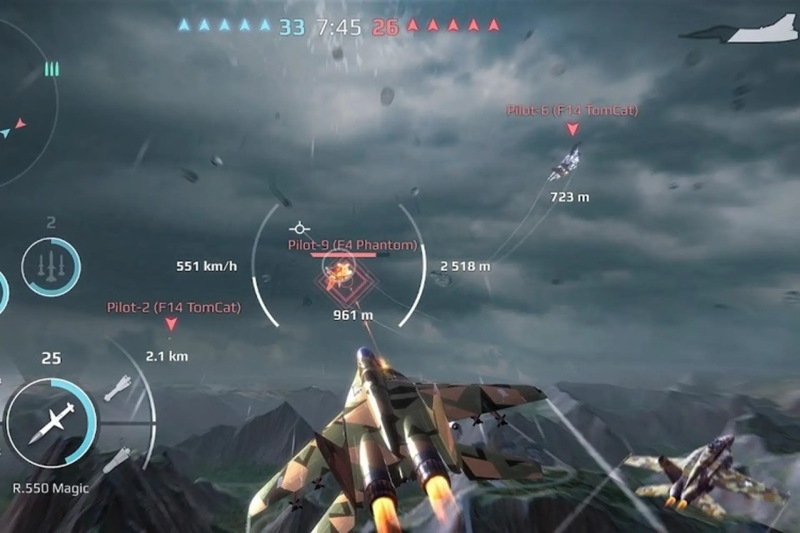Select Pilot-2 (F14 TomCat) target marker
Image resolution: width=800 pixels, height=533 pixels.
coord(171,324)
